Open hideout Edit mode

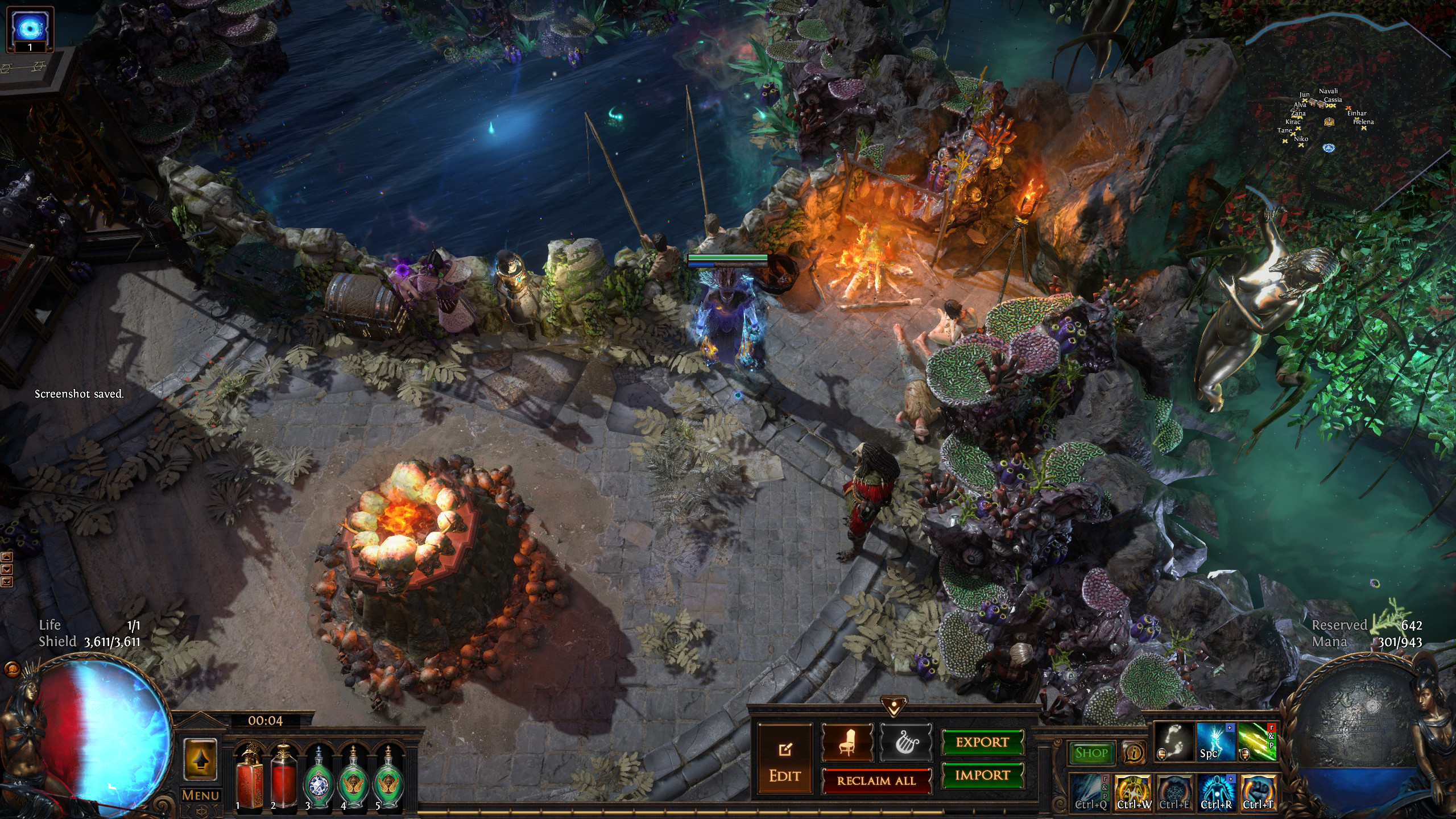pos(785,759)
